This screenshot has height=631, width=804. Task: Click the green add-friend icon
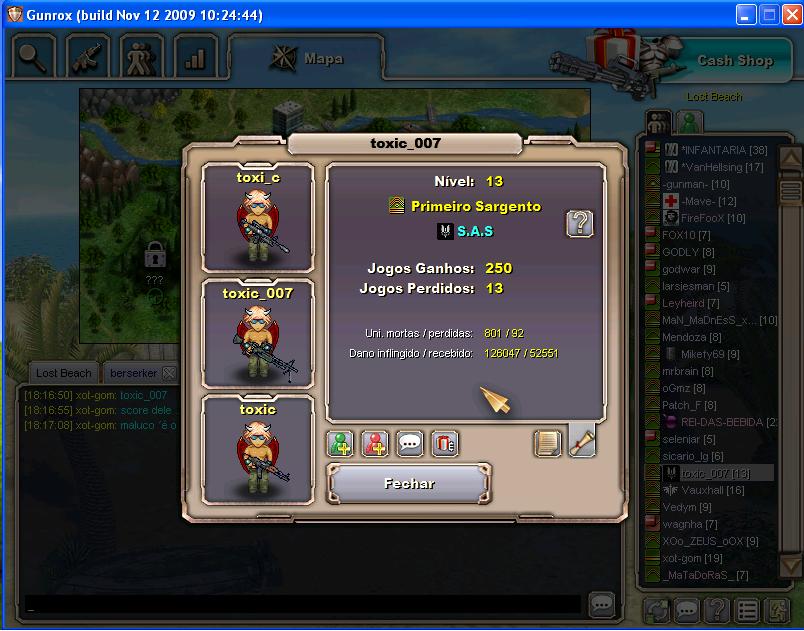click(x=342, y=444)
